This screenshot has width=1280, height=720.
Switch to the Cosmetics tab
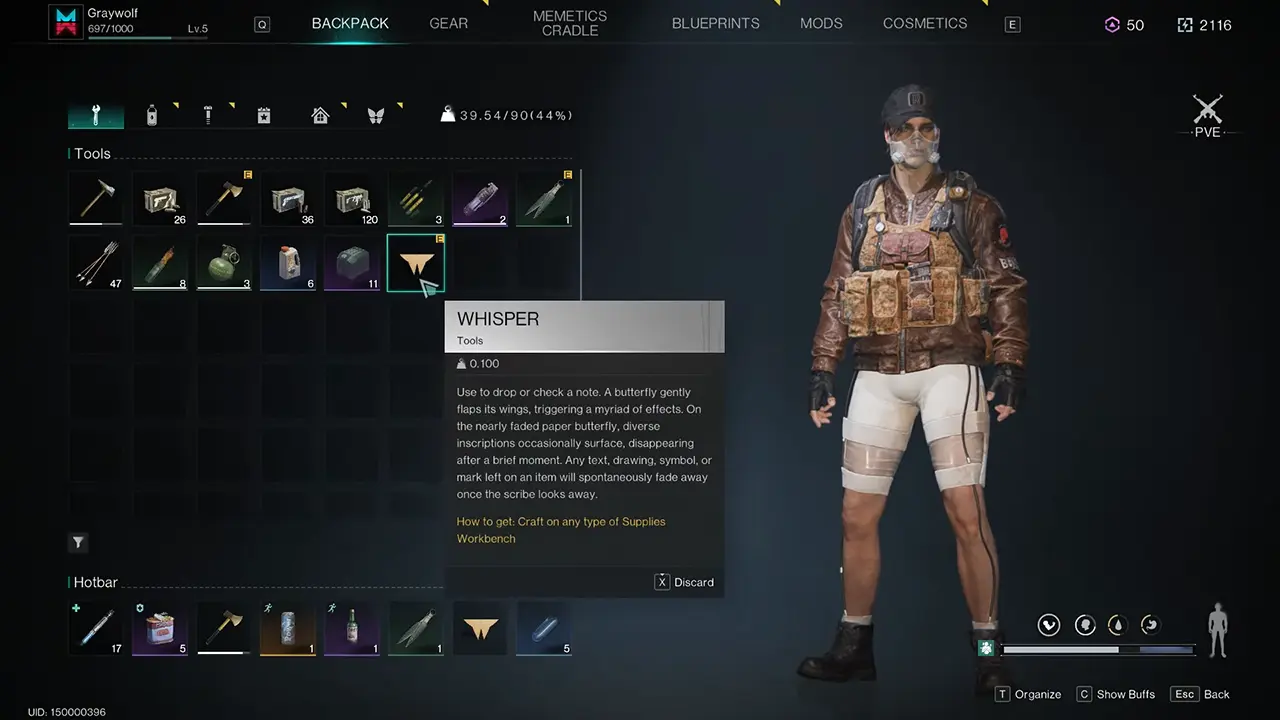[925, 23]
